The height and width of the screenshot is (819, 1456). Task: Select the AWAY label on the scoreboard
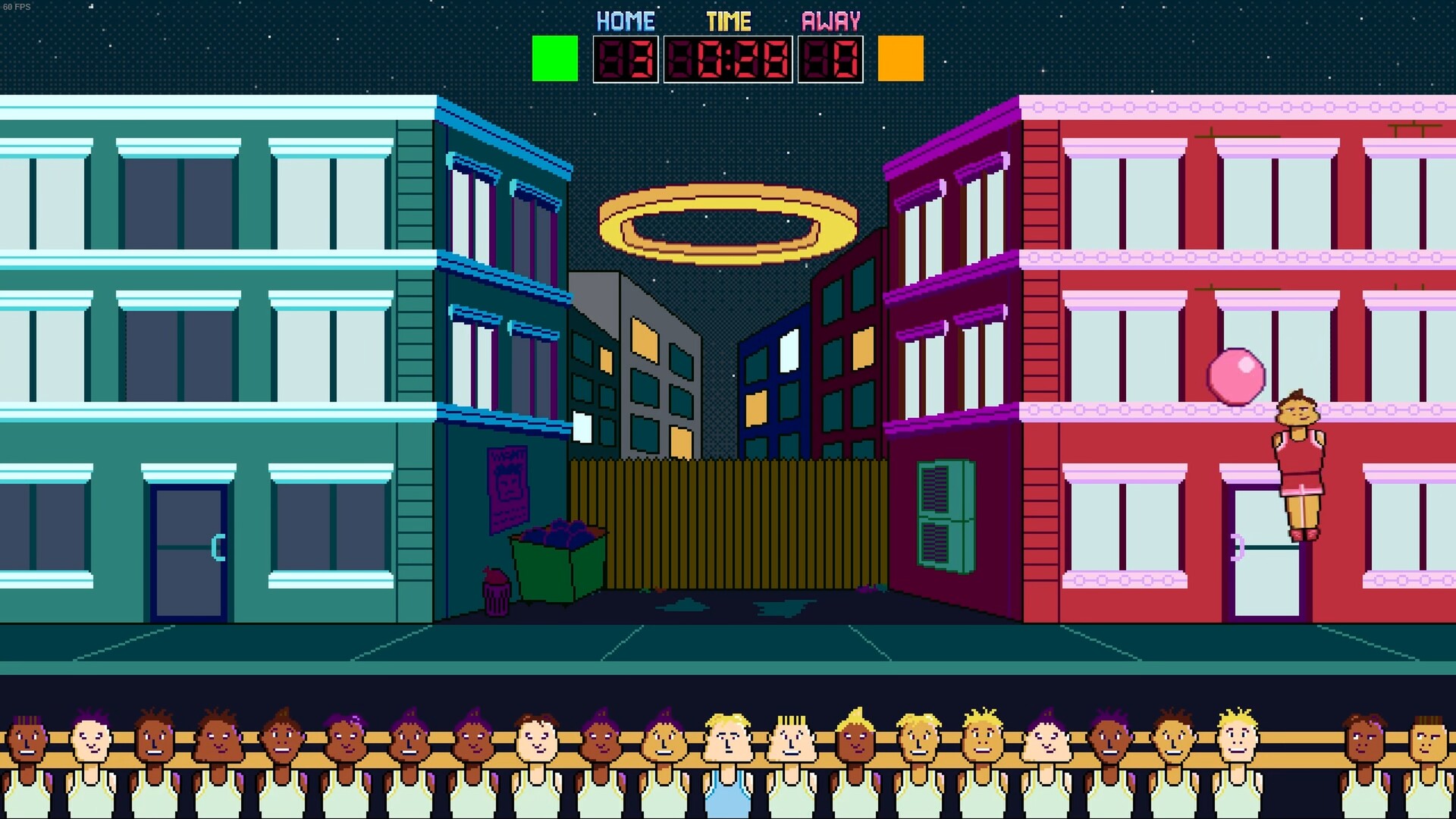(x=830, y=19)
